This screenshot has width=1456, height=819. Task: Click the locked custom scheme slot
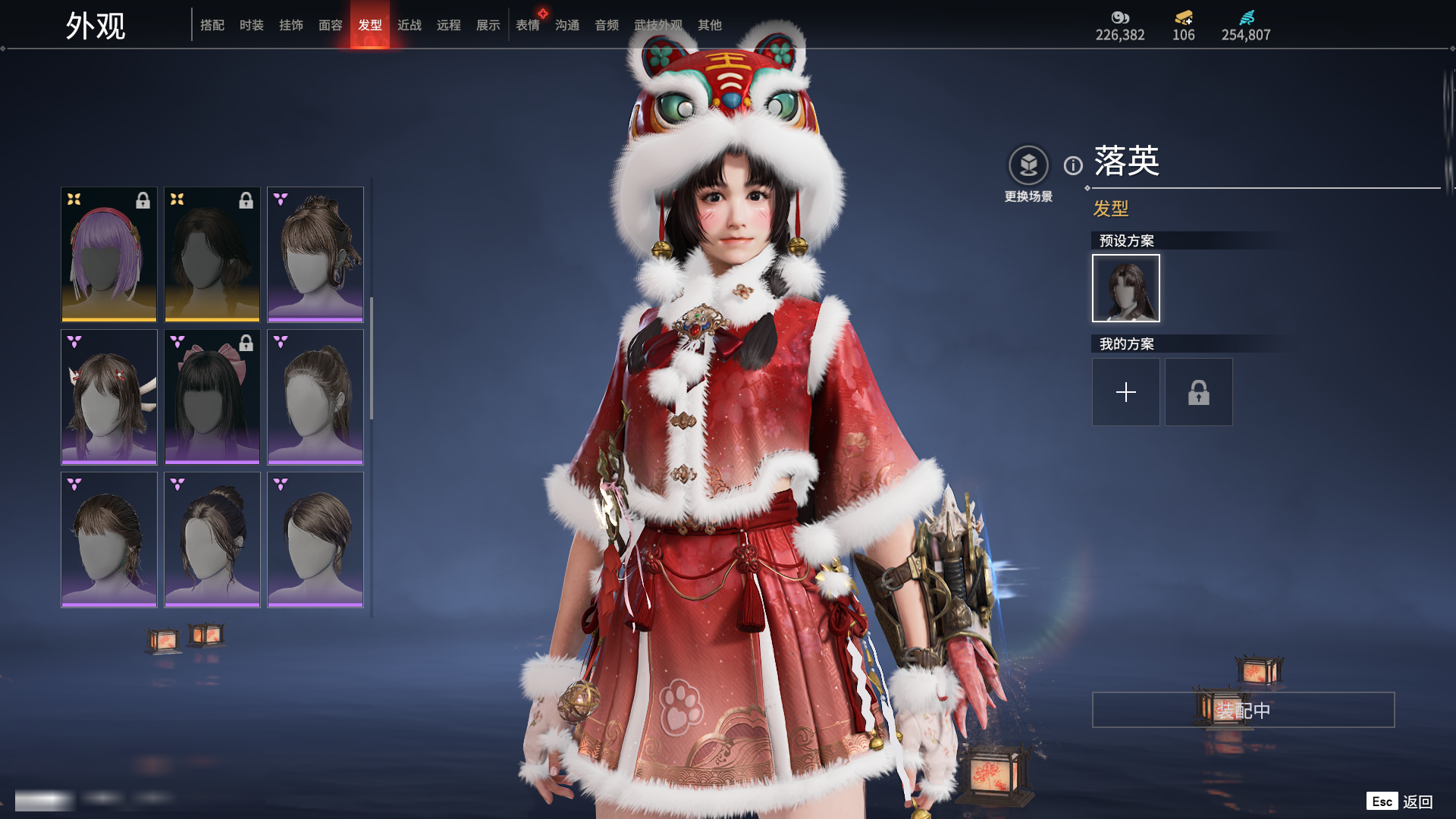pyautogui.click(x=1199, y=392)
